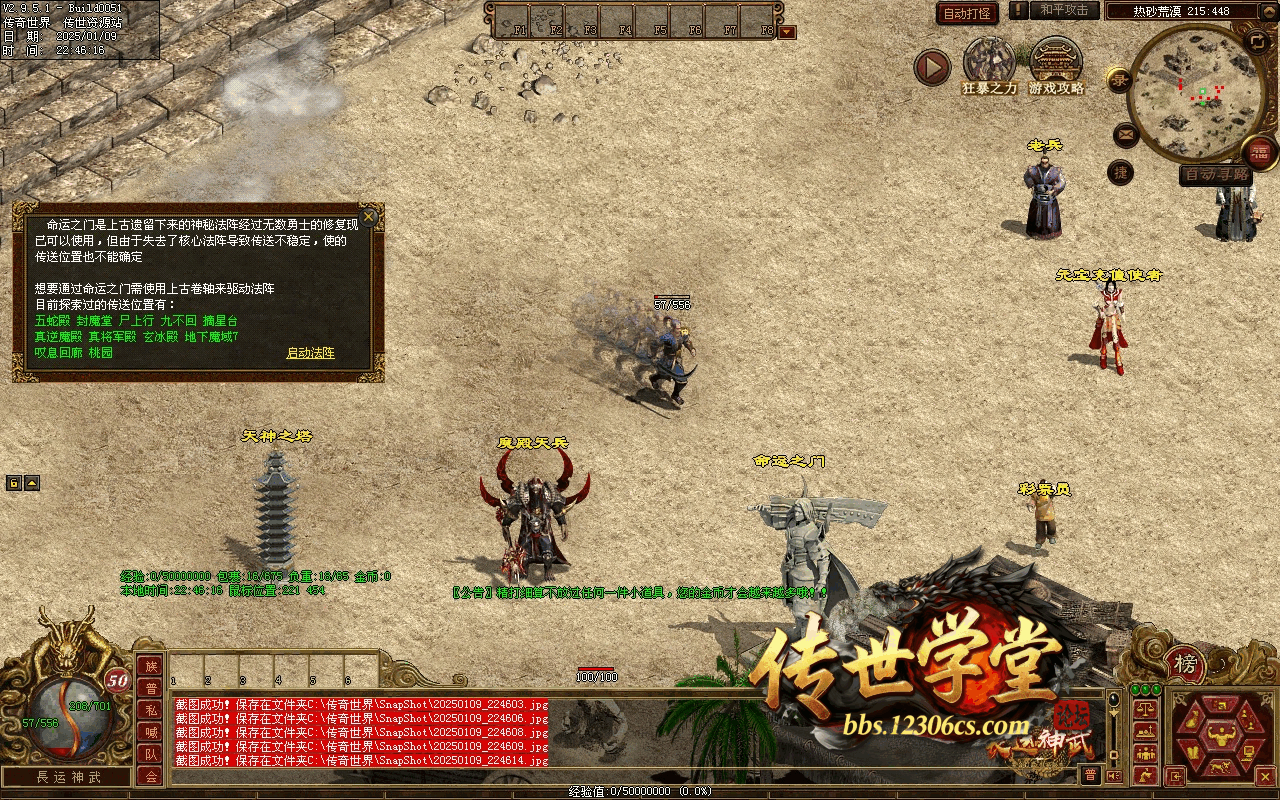Close the 命运之门 dialogue panel
1280x800 pixels.
[x=369, y=216]
